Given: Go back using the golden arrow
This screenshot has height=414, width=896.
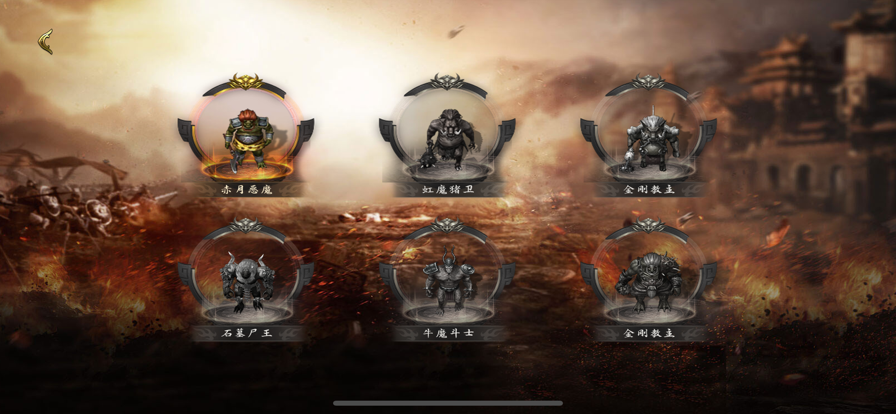Looking at the screenshot, I should 46,41.
